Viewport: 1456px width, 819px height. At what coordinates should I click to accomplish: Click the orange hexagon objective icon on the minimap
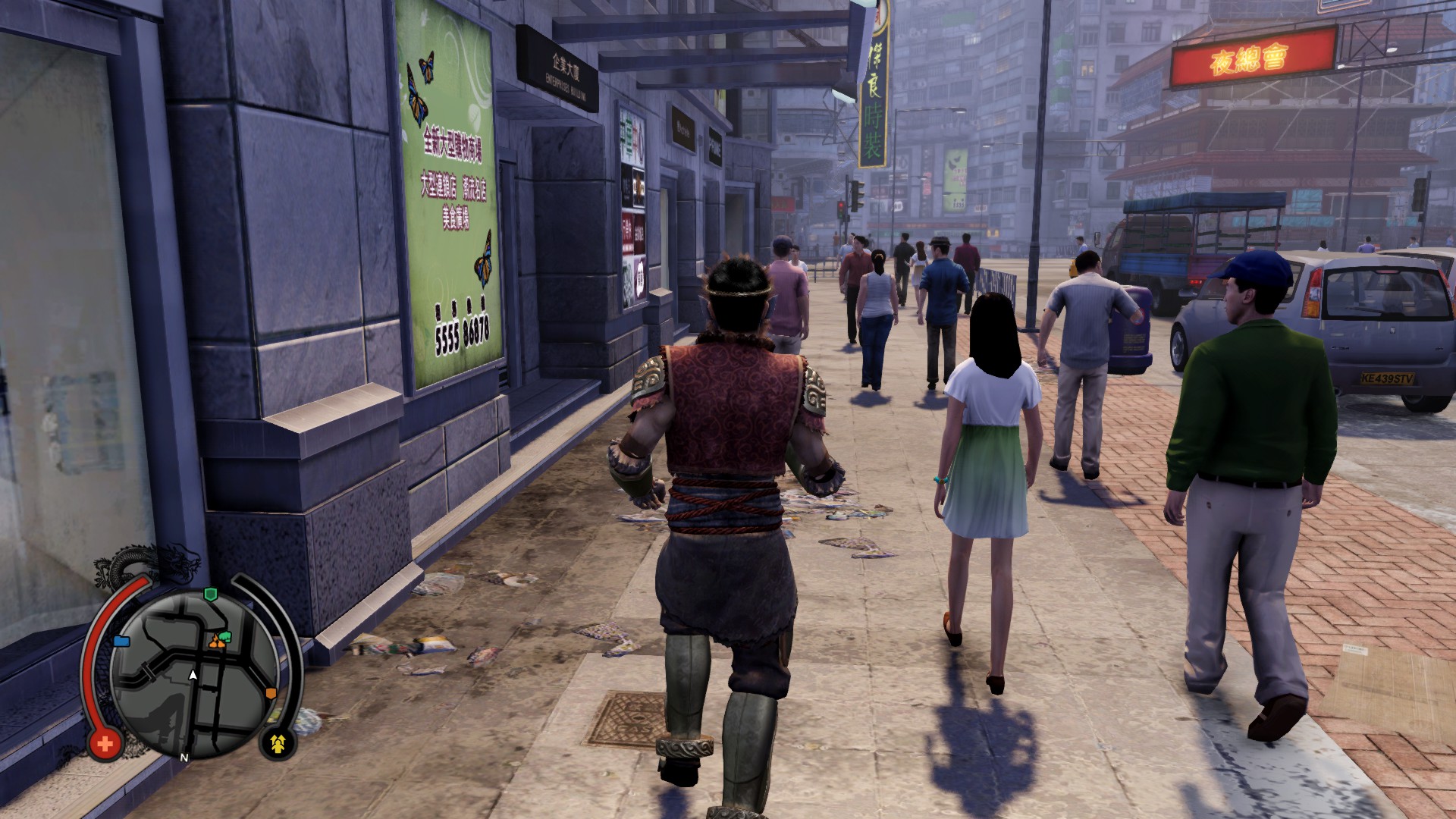tap(271, 692)
